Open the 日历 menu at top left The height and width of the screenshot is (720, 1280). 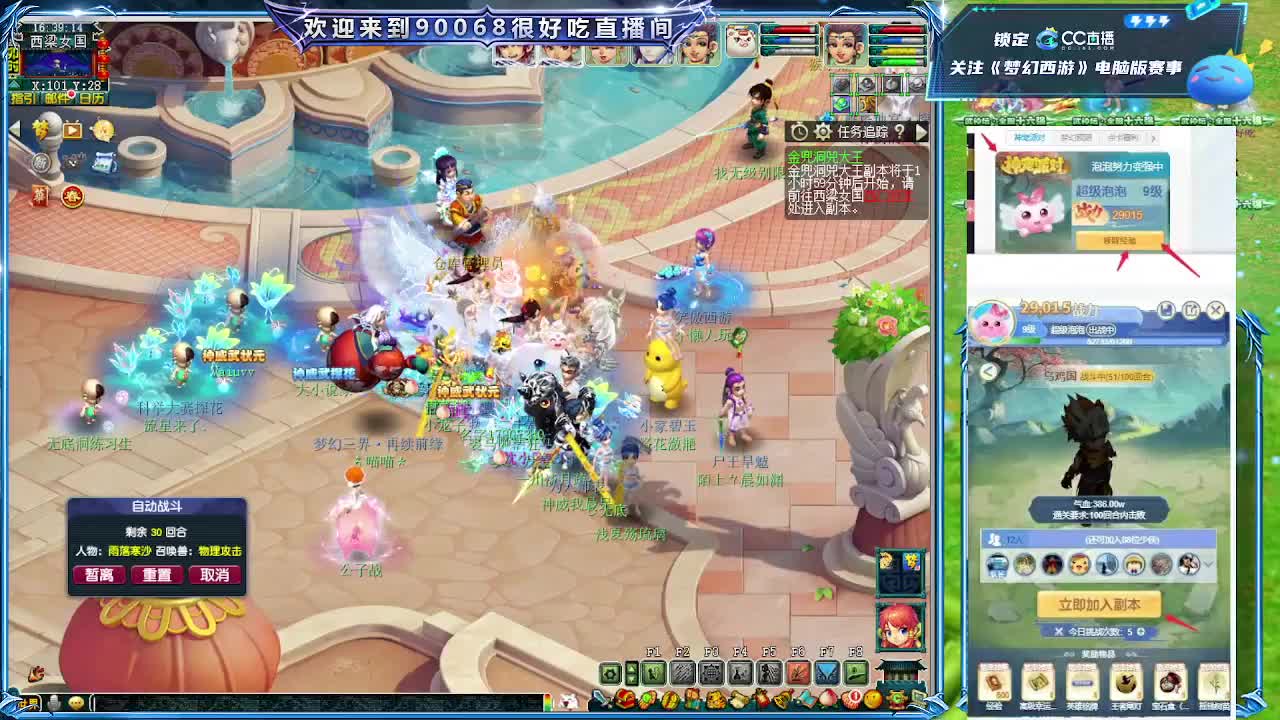(x=92, y=97)
